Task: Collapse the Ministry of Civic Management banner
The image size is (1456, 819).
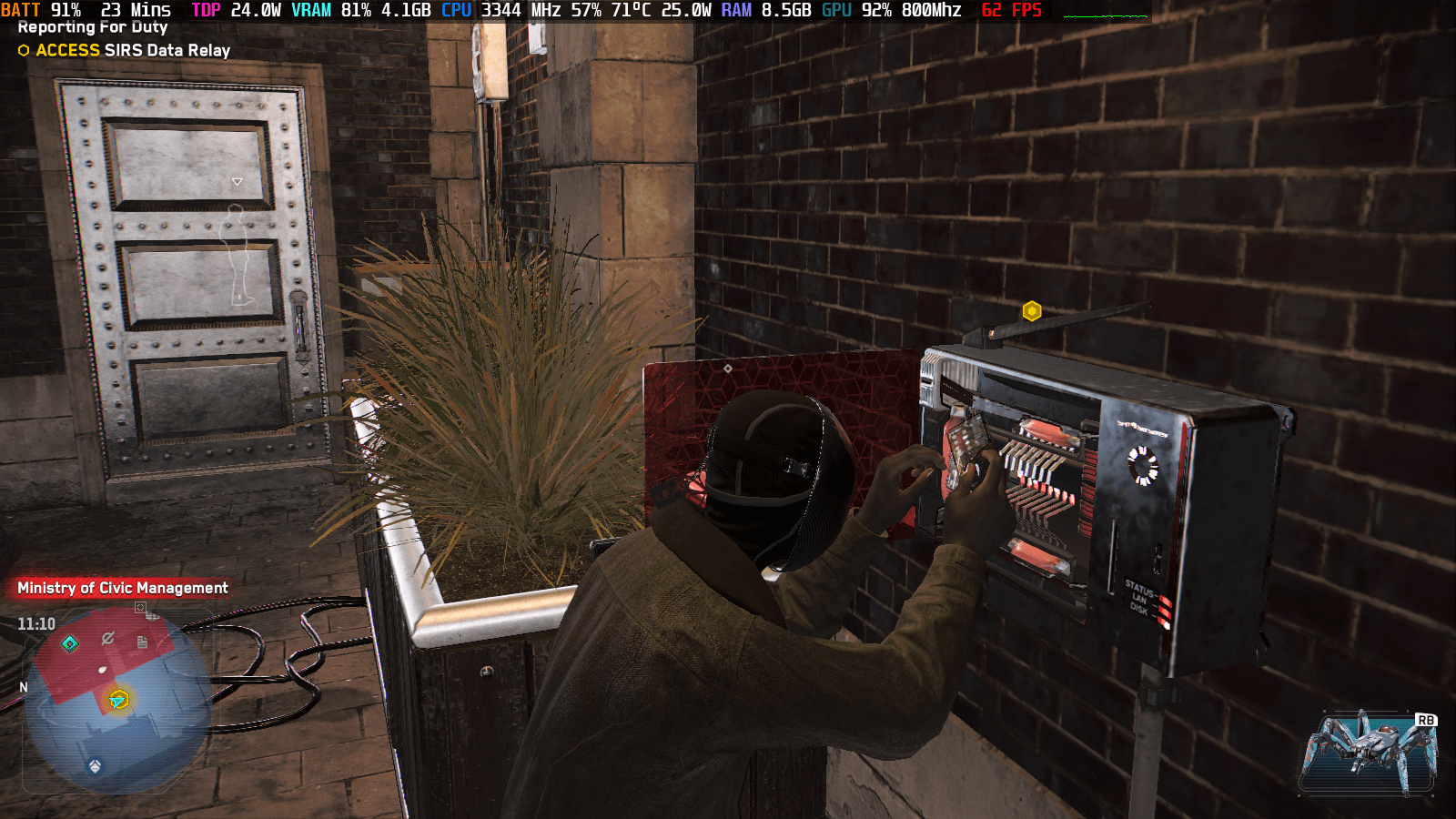Action: click(x=121, y=588)
